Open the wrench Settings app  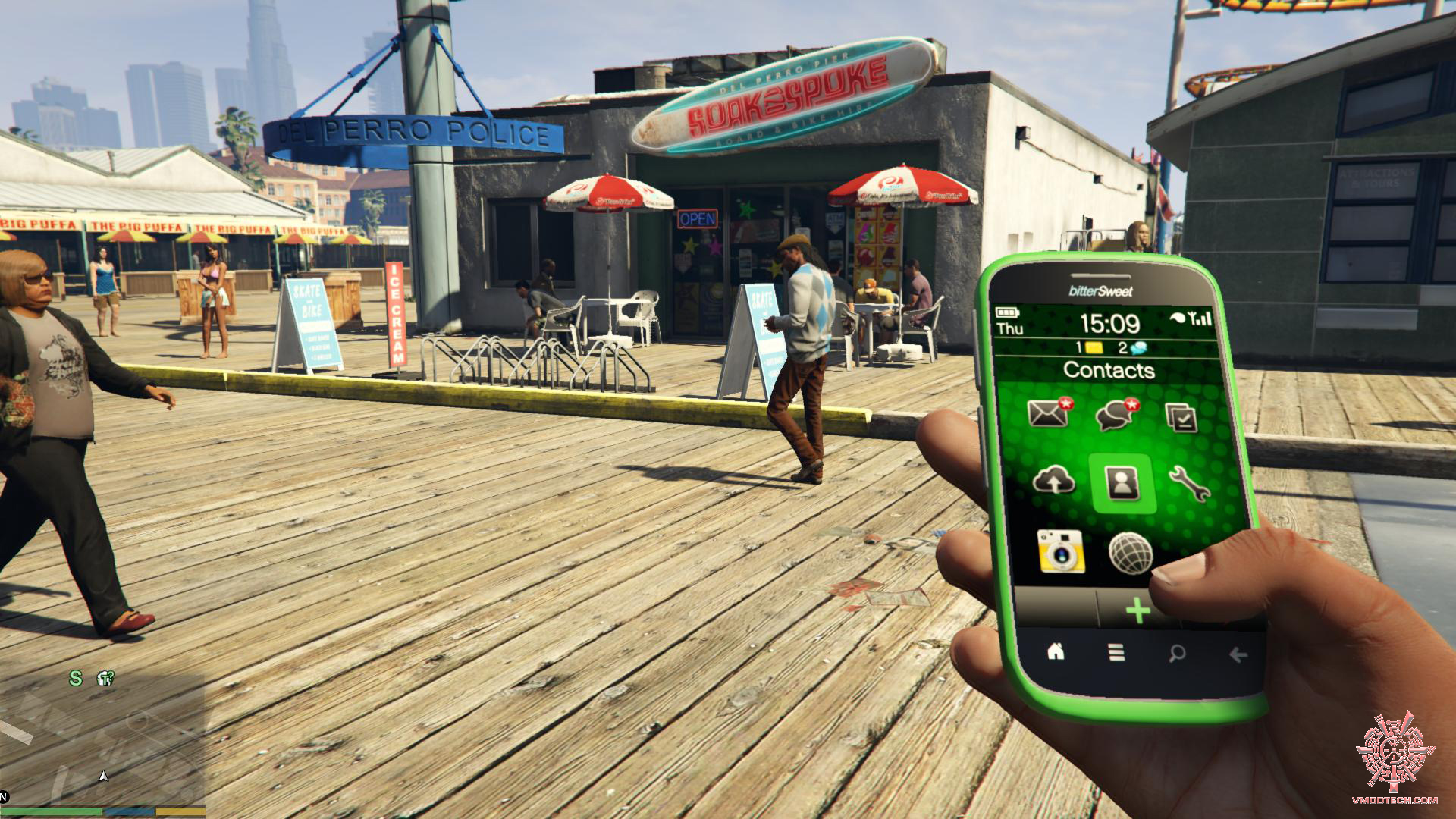click(x=1188, y=484)
